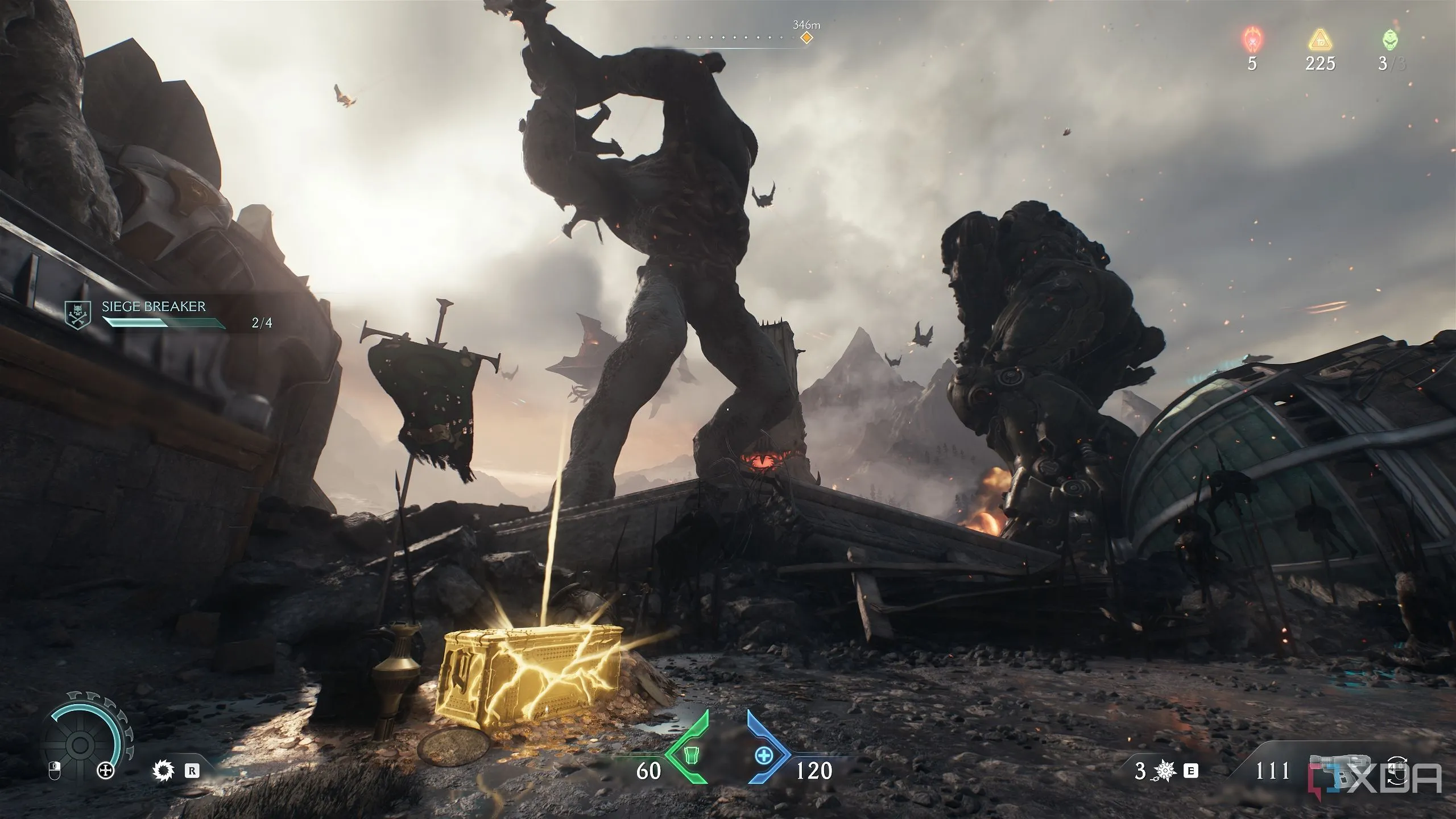Click the gold triangle currency icon

1319,40
